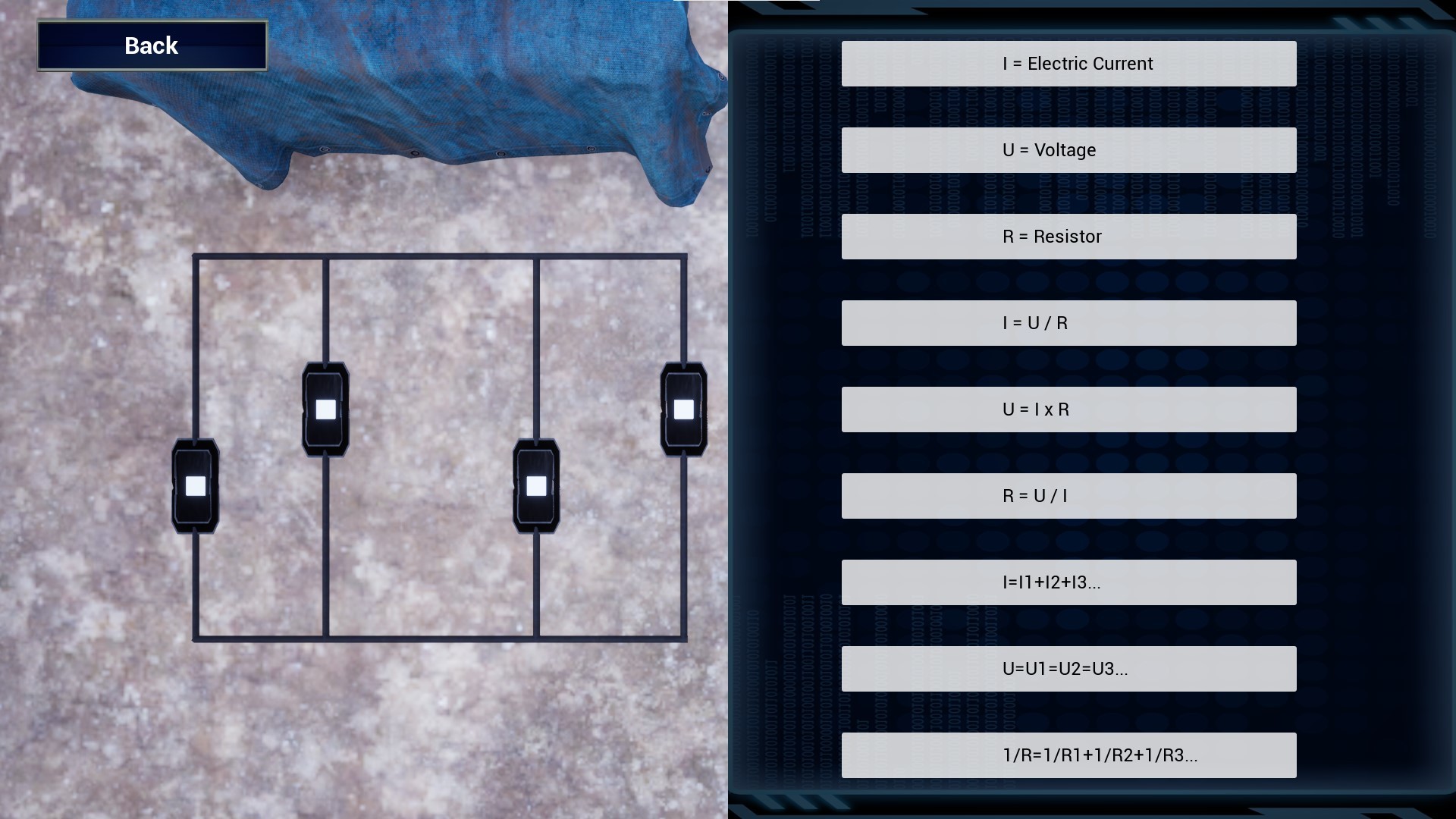Choose the "1/R=1/R1+1/R2+1/R3..." resistance formula
This screenshot has height=819, width=1456.
1068,755
